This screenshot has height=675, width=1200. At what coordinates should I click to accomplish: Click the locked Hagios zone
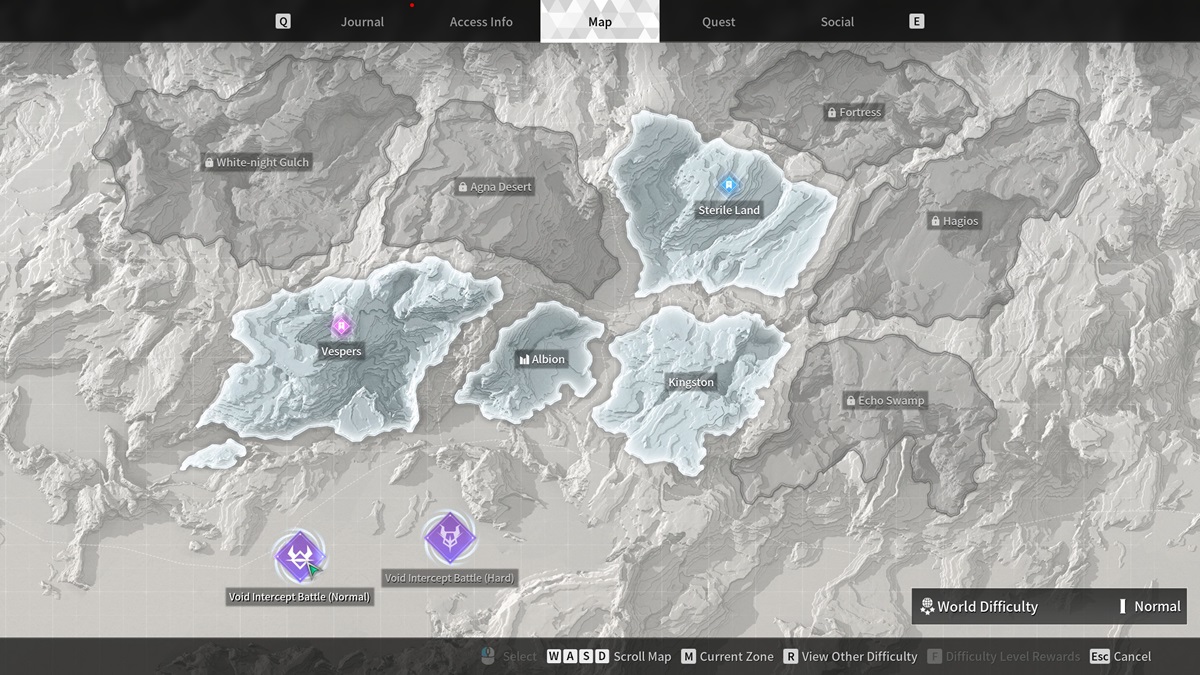click(954, 221)
